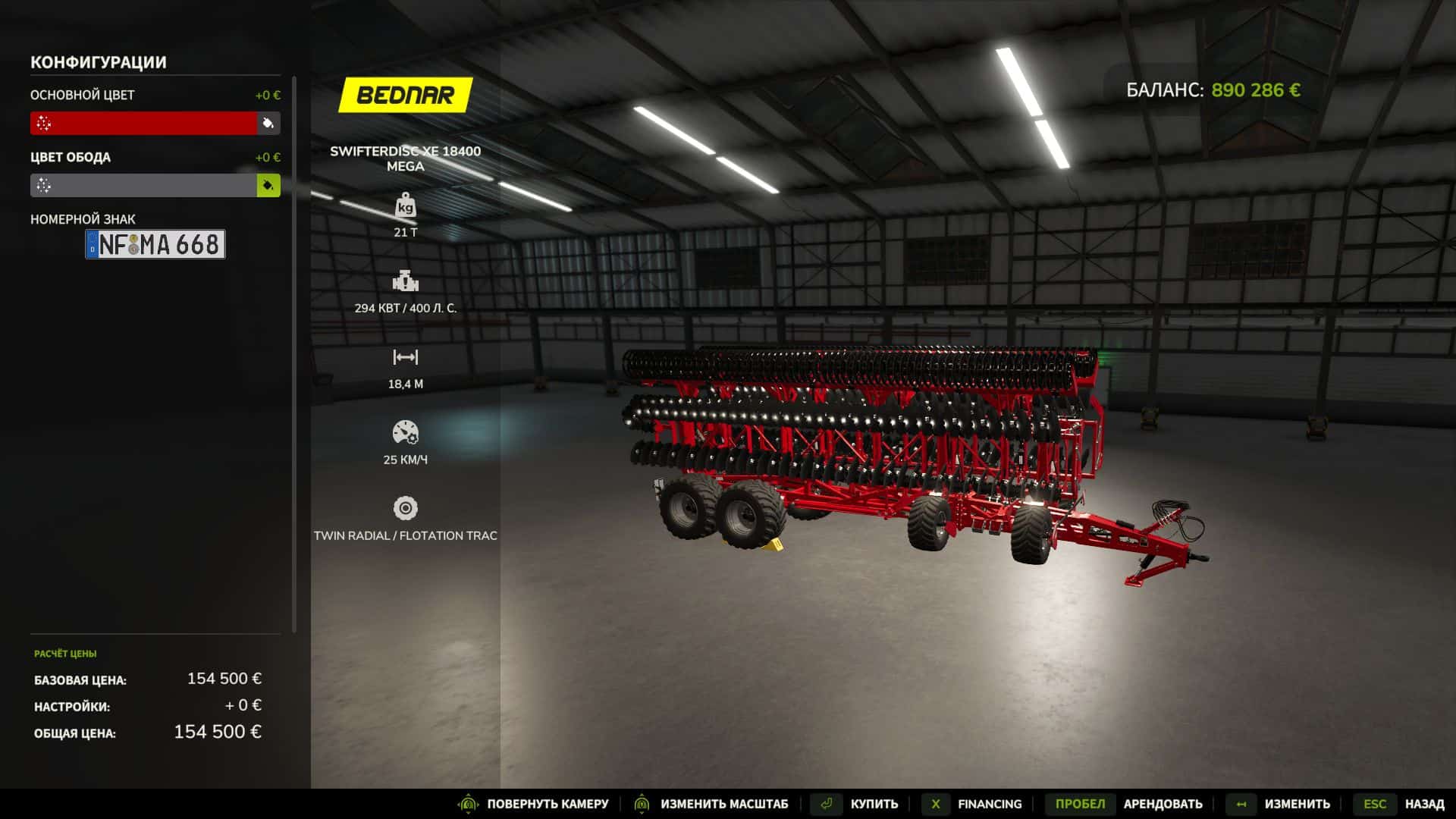Activate the ИЗМЕНИТЬ change option
Screen dimensions: 1456x819
click(1297, 804)
